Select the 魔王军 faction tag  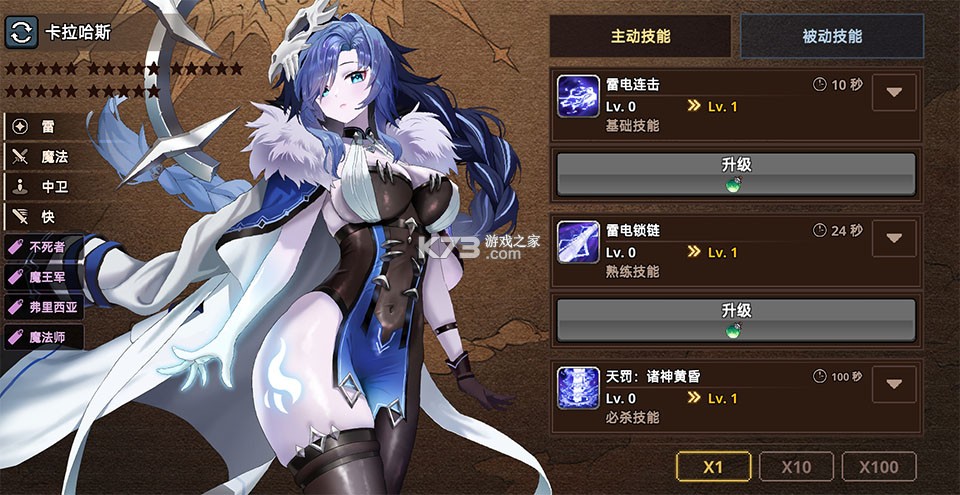(x=43, y=277)
